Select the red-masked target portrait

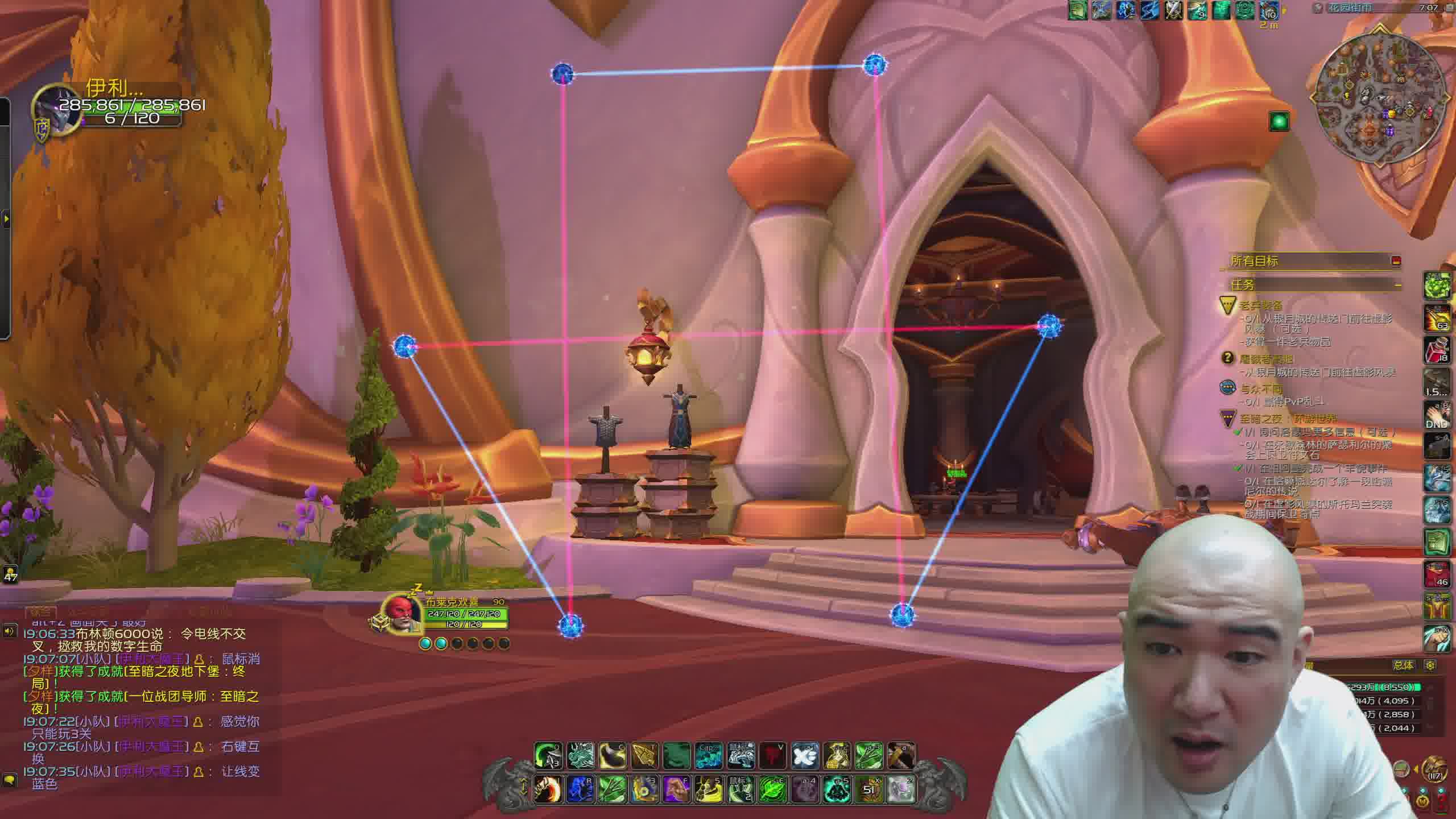tap(402, 614)
